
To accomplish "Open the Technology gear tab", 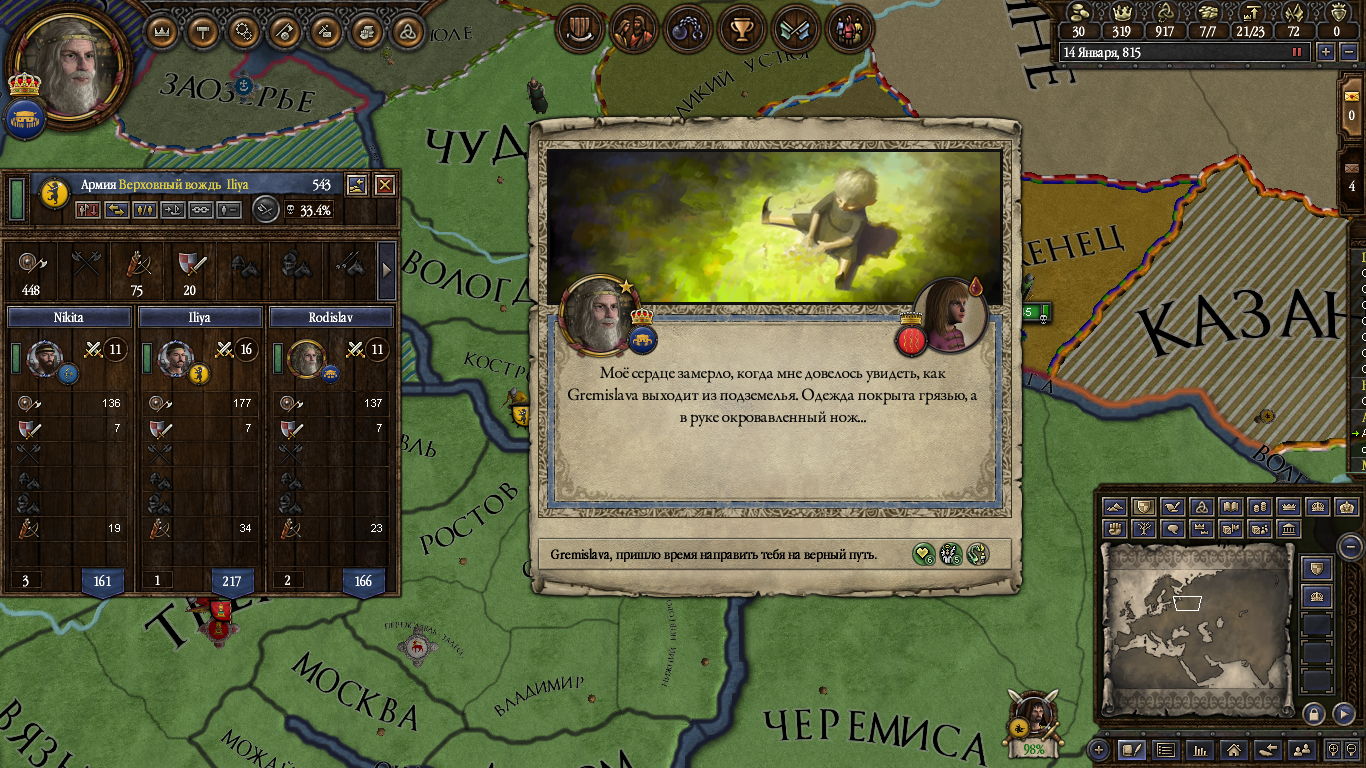I will 244,31.
